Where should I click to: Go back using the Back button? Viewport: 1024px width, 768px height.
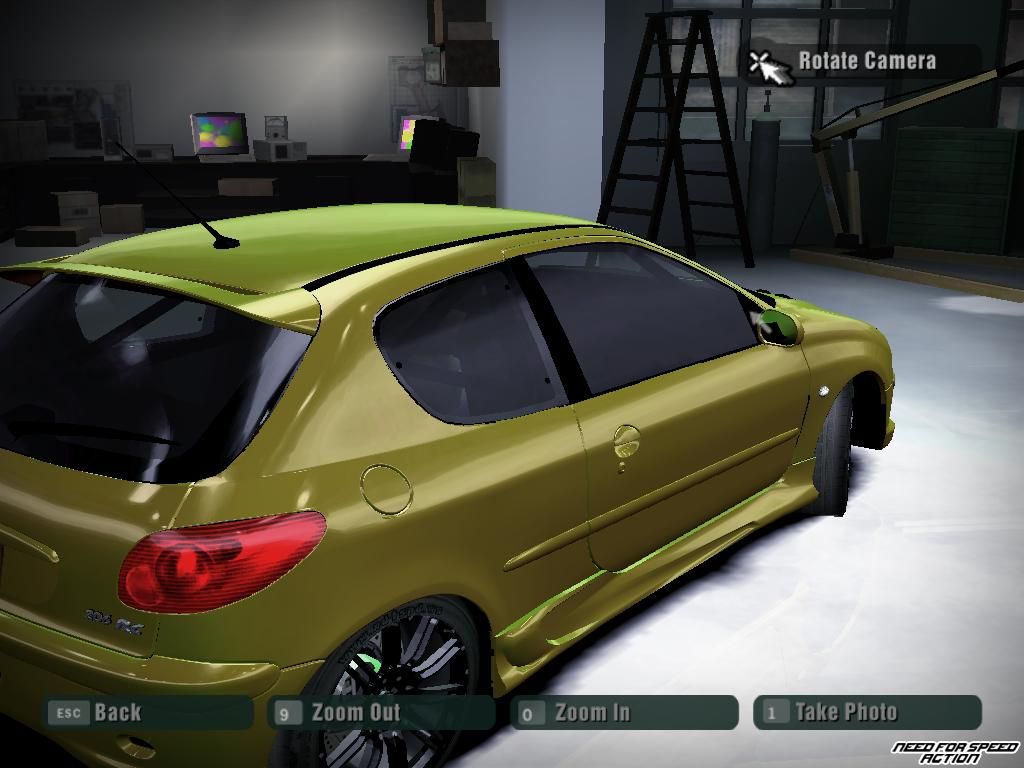pyautogui.click(x=147, y=713)
